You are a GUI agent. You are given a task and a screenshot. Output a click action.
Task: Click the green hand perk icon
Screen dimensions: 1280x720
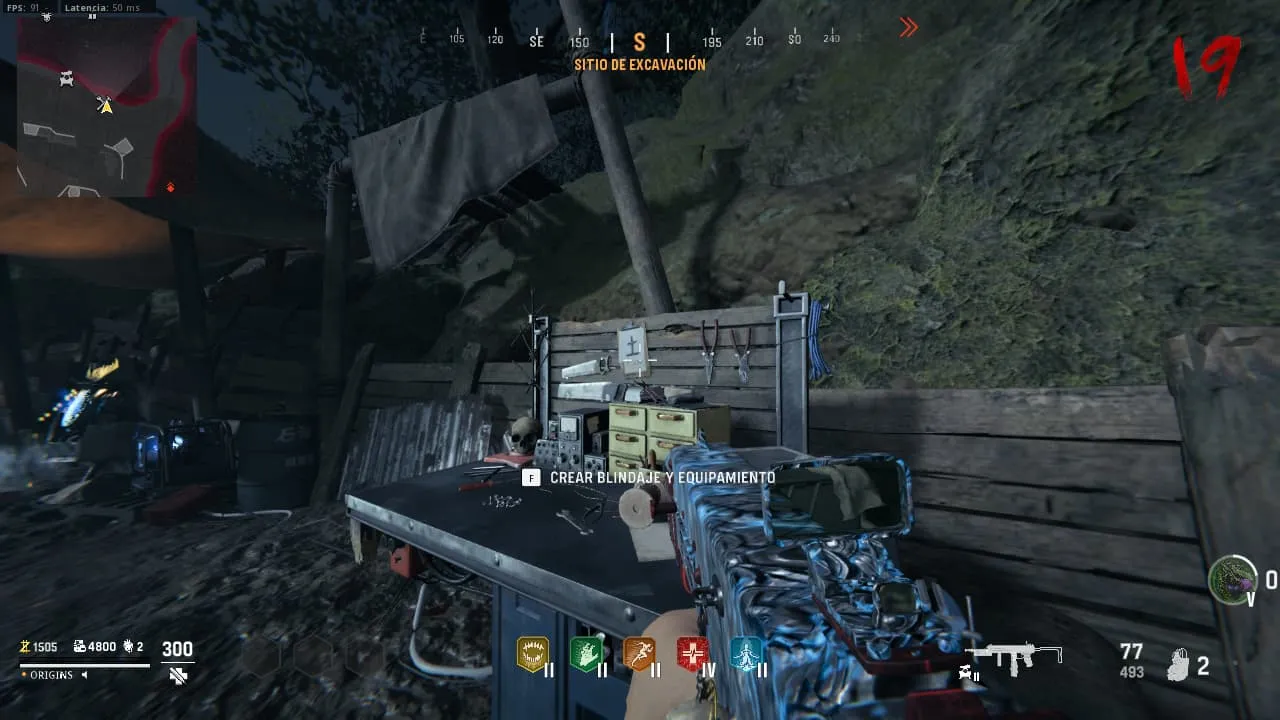coord(585,653)
